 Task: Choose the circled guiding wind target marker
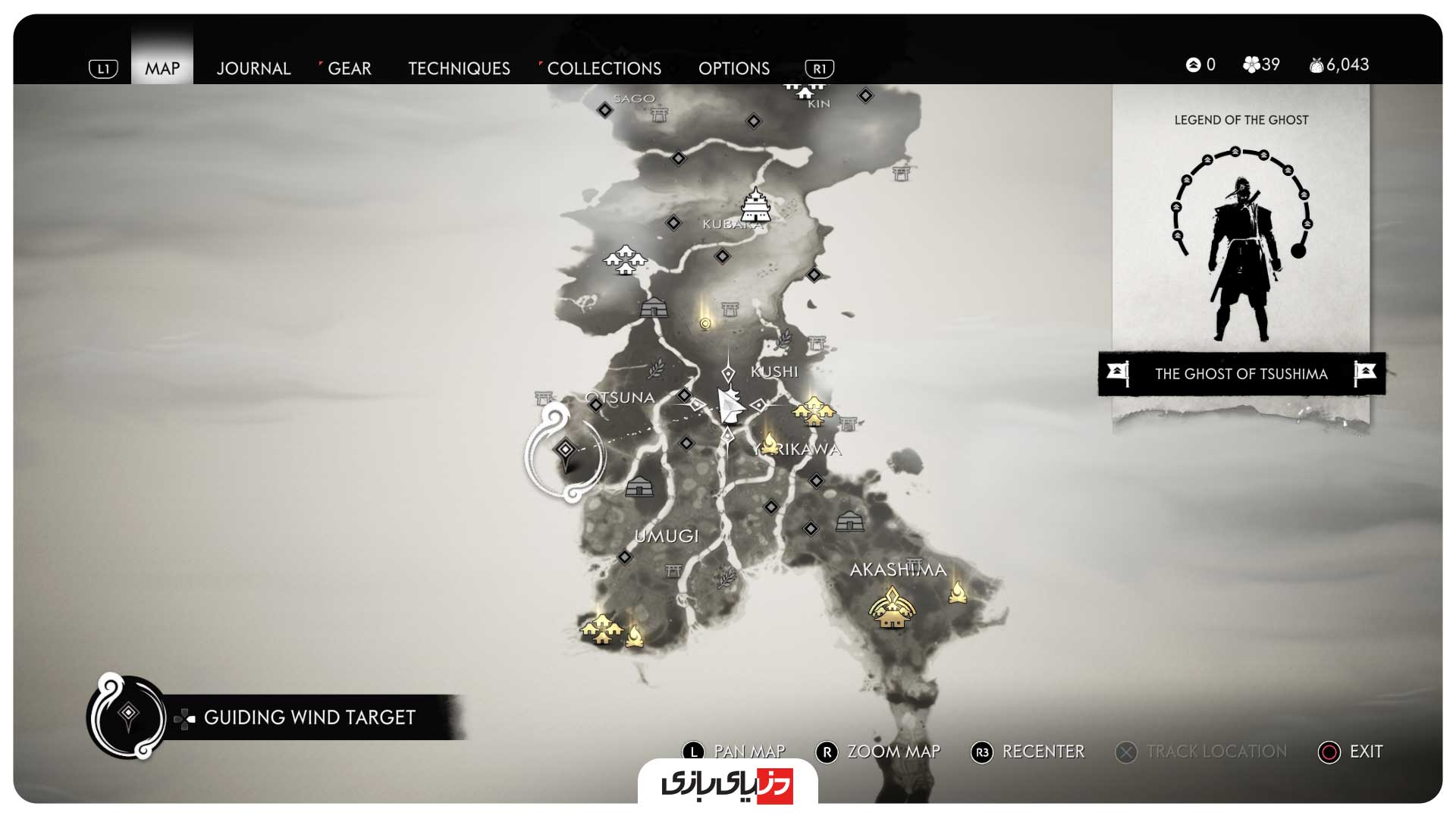(x=565, y=452)
